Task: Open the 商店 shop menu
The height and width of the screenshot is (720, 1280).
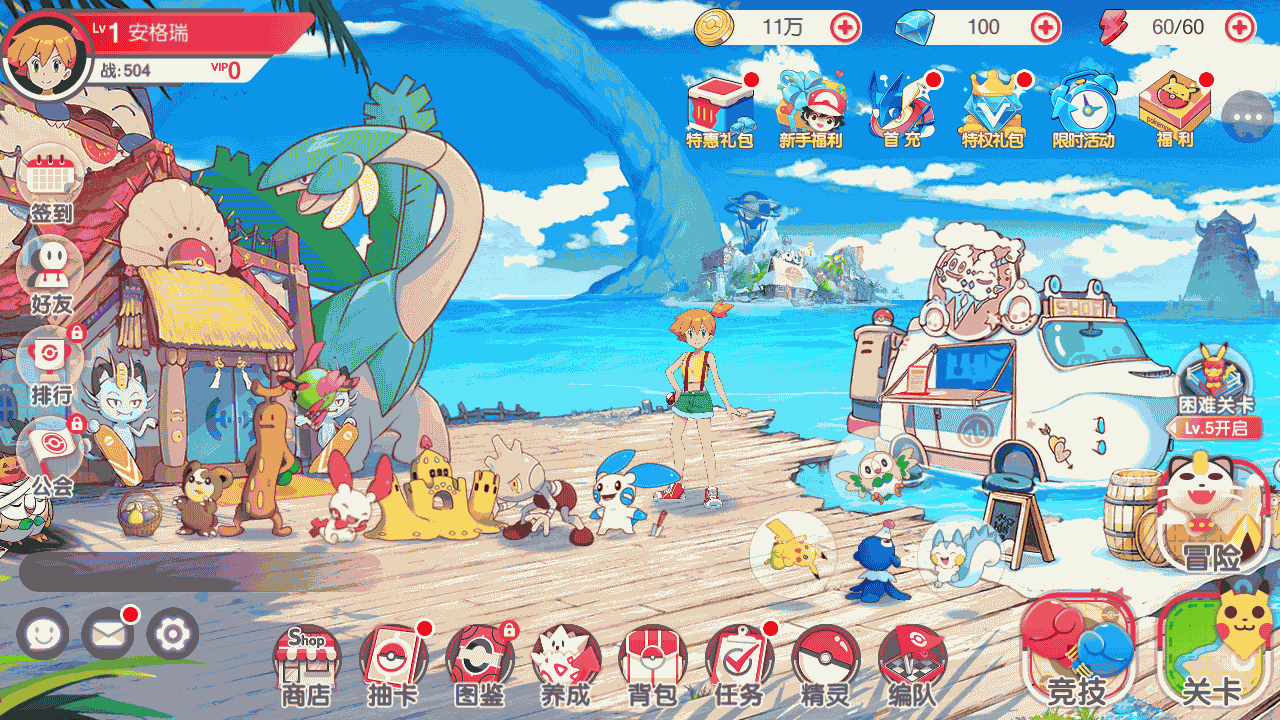Action: 306,662
